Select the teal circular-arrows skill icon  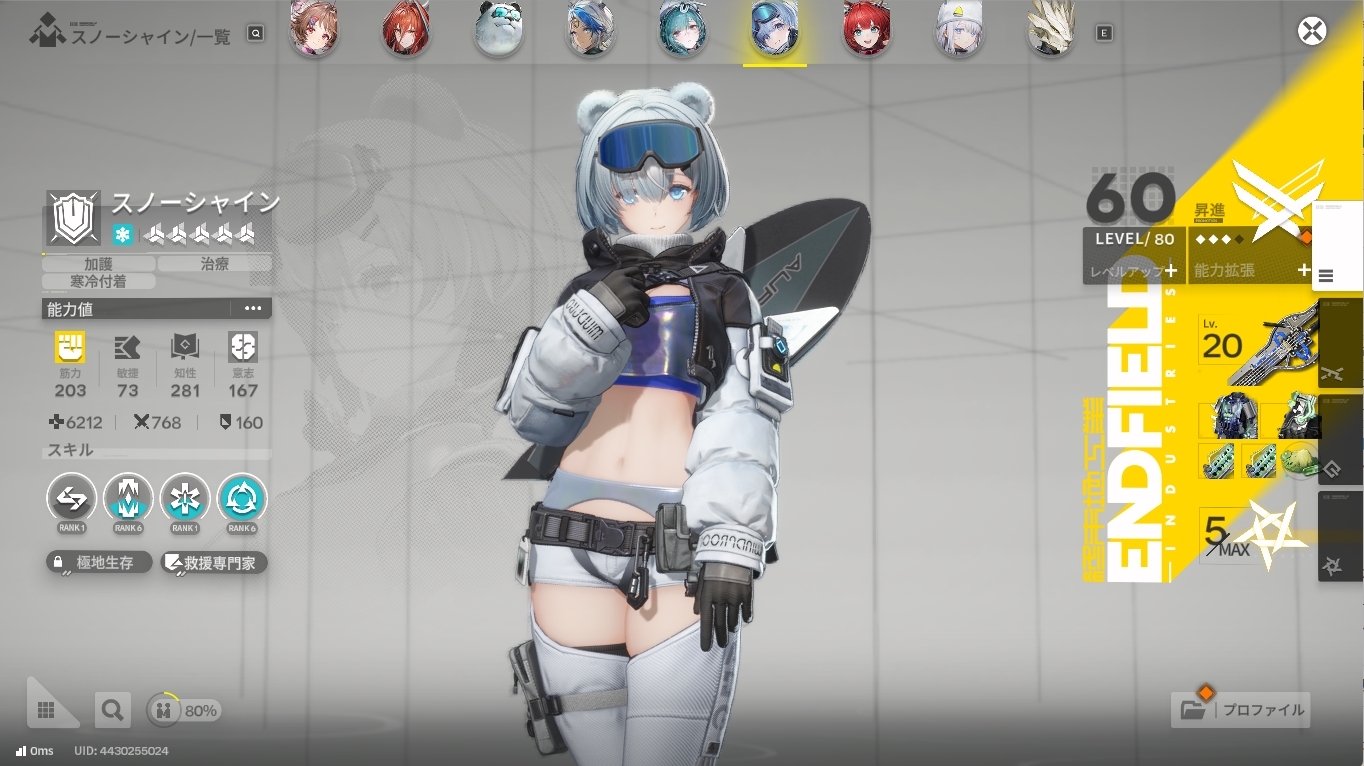(242, 498)
